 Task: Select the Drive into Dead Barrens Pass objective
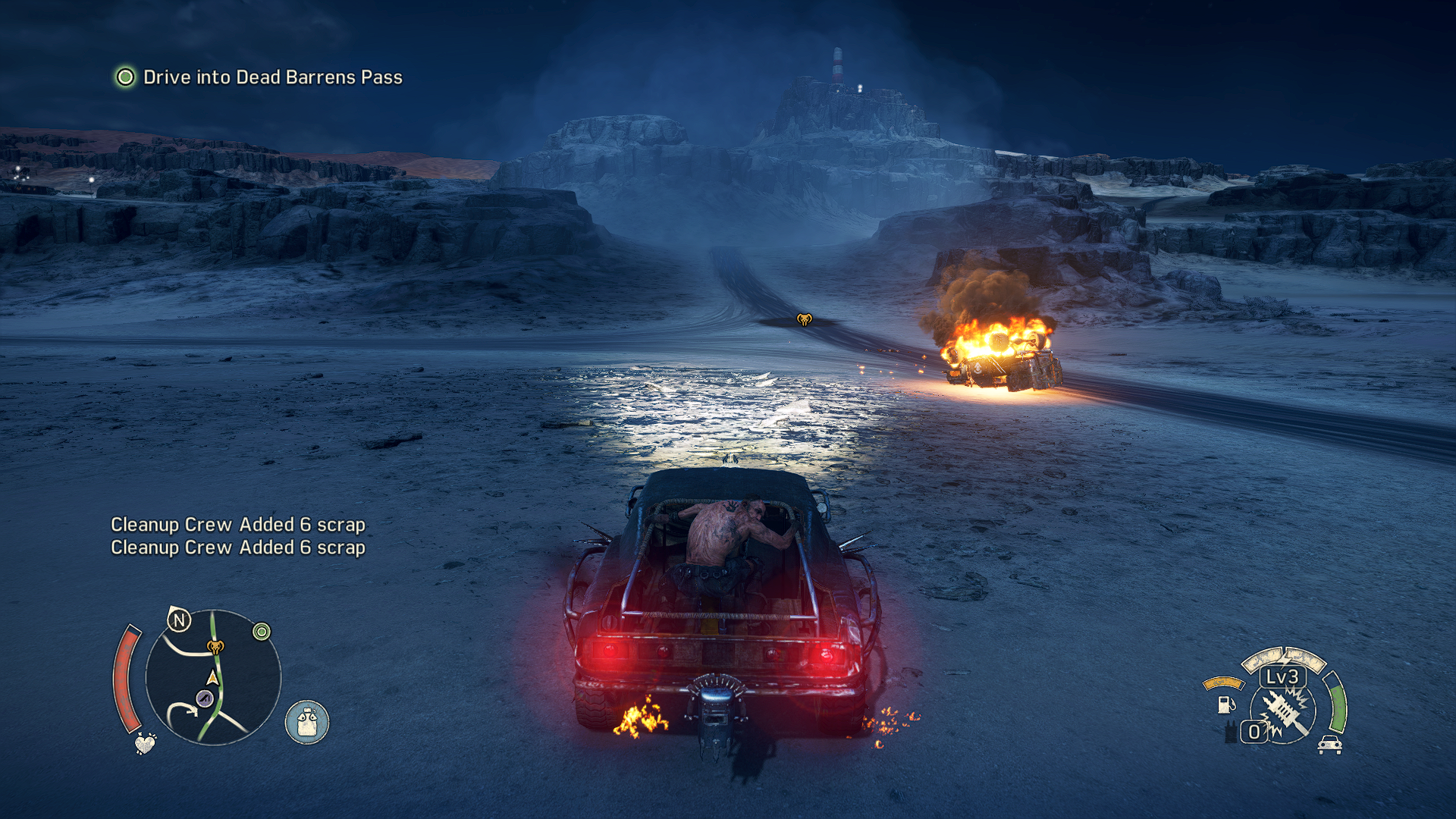[272, 77]
